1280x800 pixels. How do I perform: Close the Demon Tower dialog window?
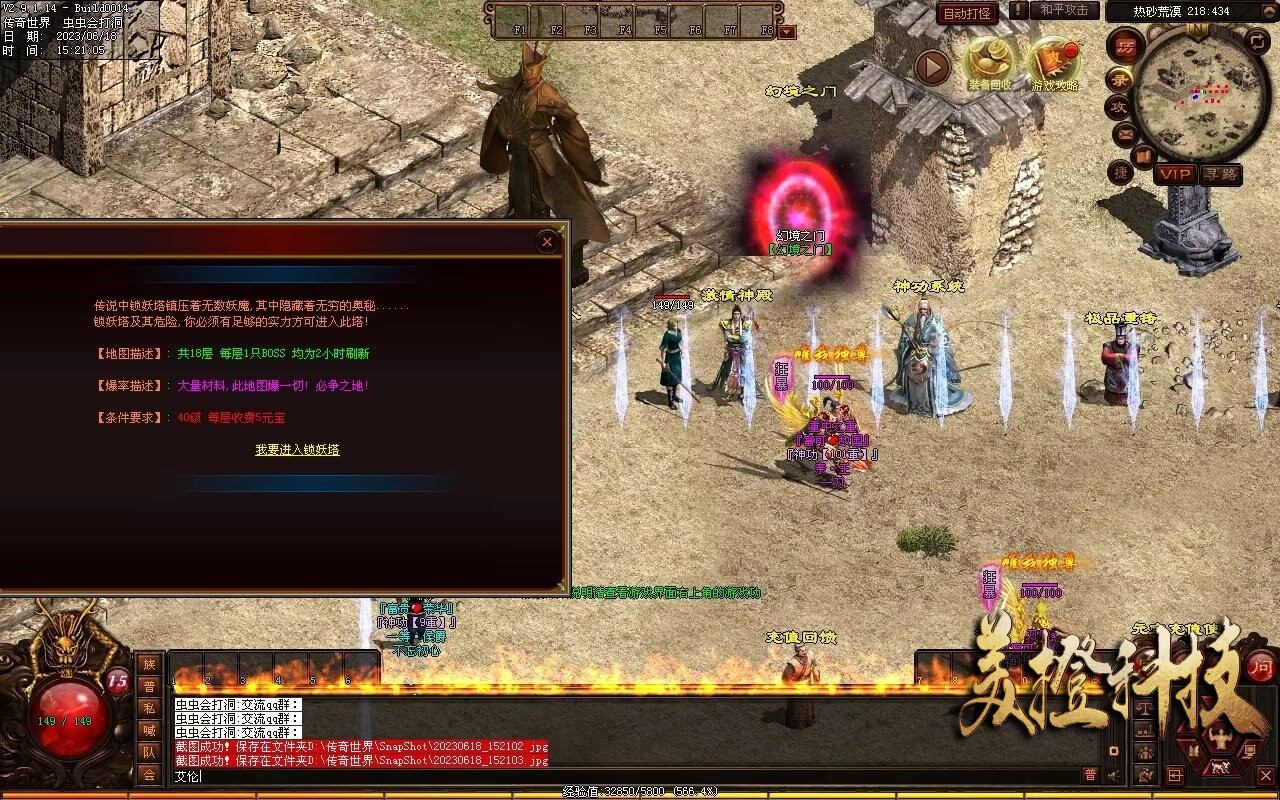547,241
